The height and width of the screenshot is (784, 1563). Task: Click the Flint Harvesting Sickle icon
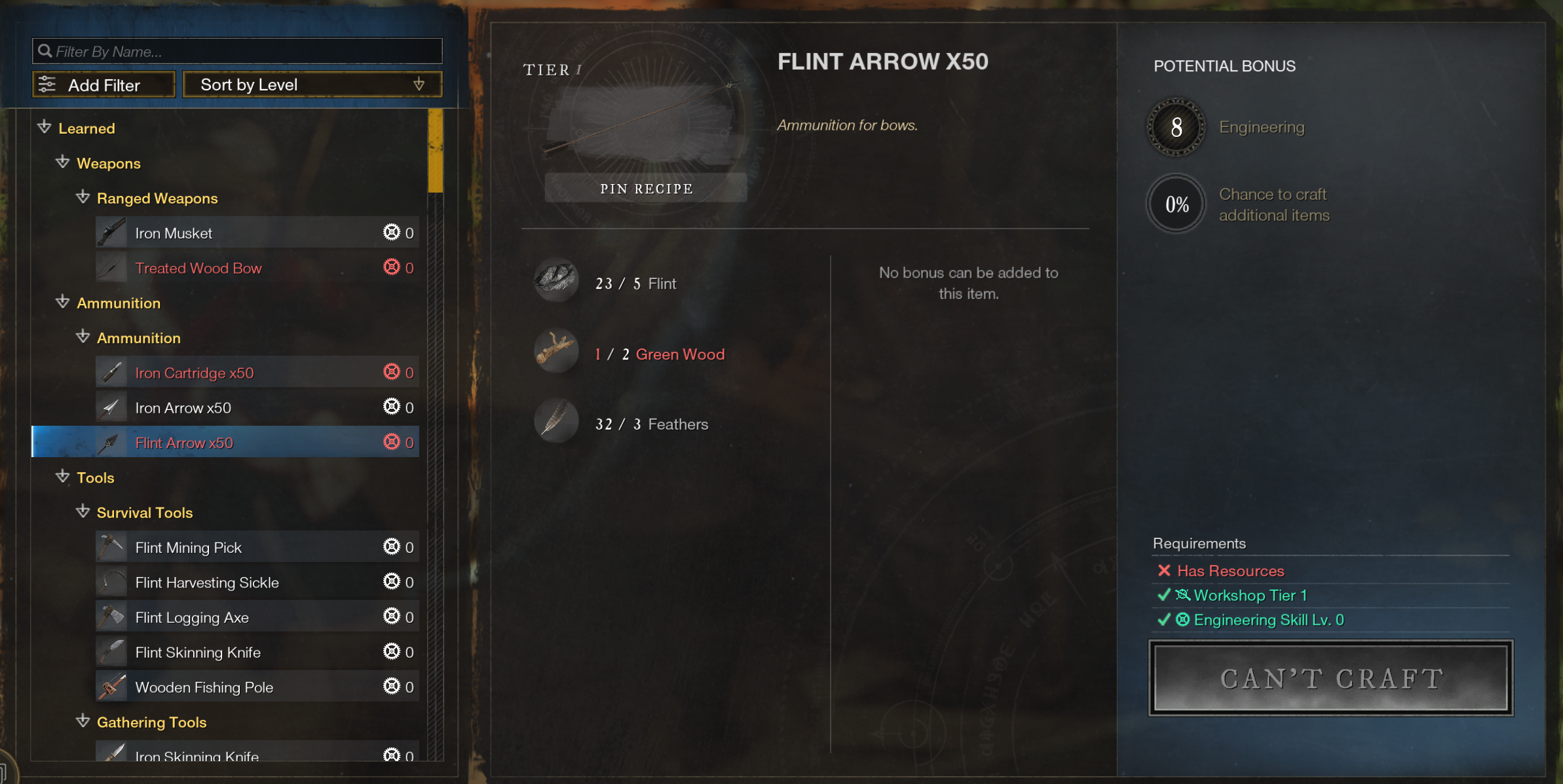[x=111, y=582]
